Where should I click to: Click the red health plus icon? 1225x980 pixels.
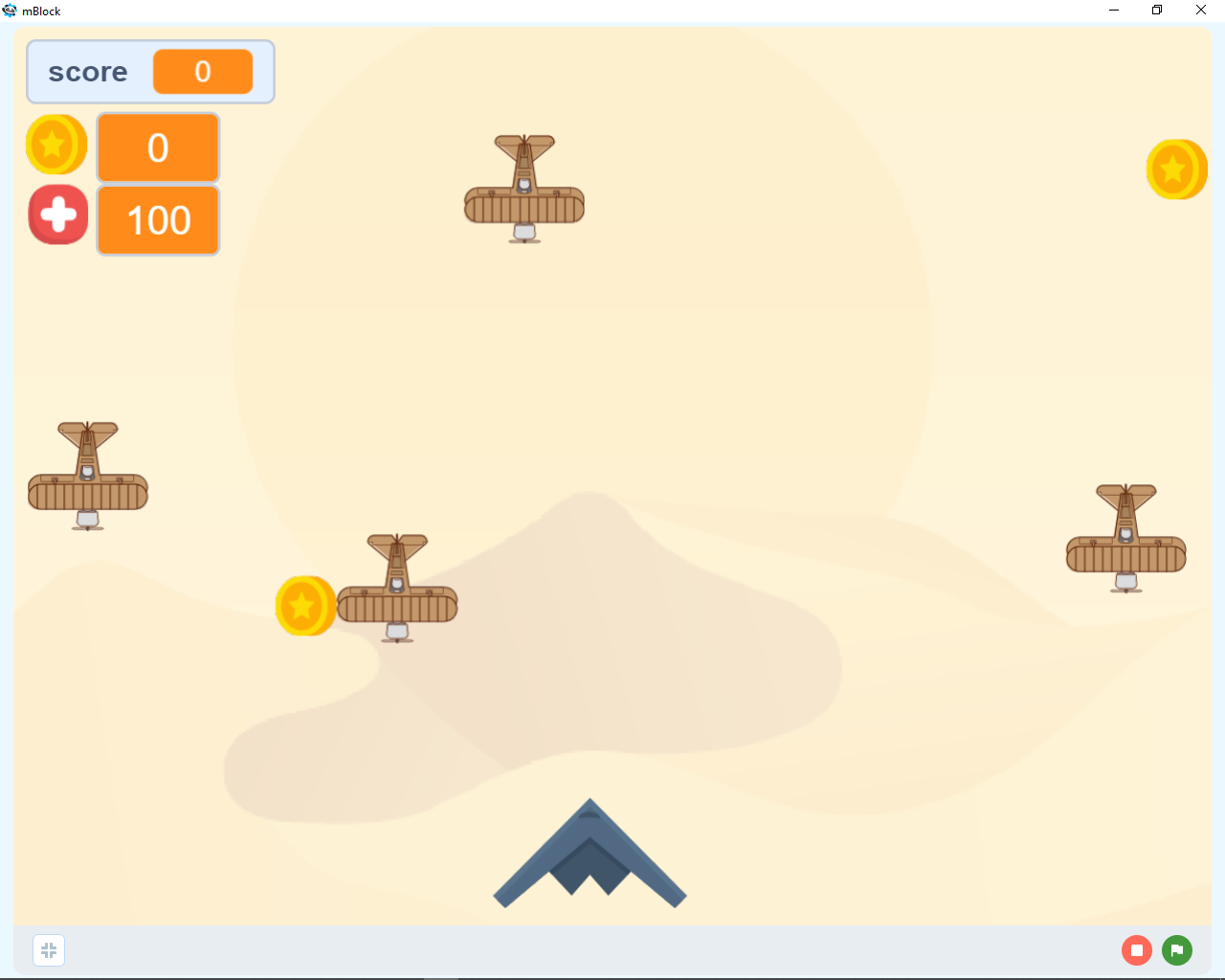[57, 213]
